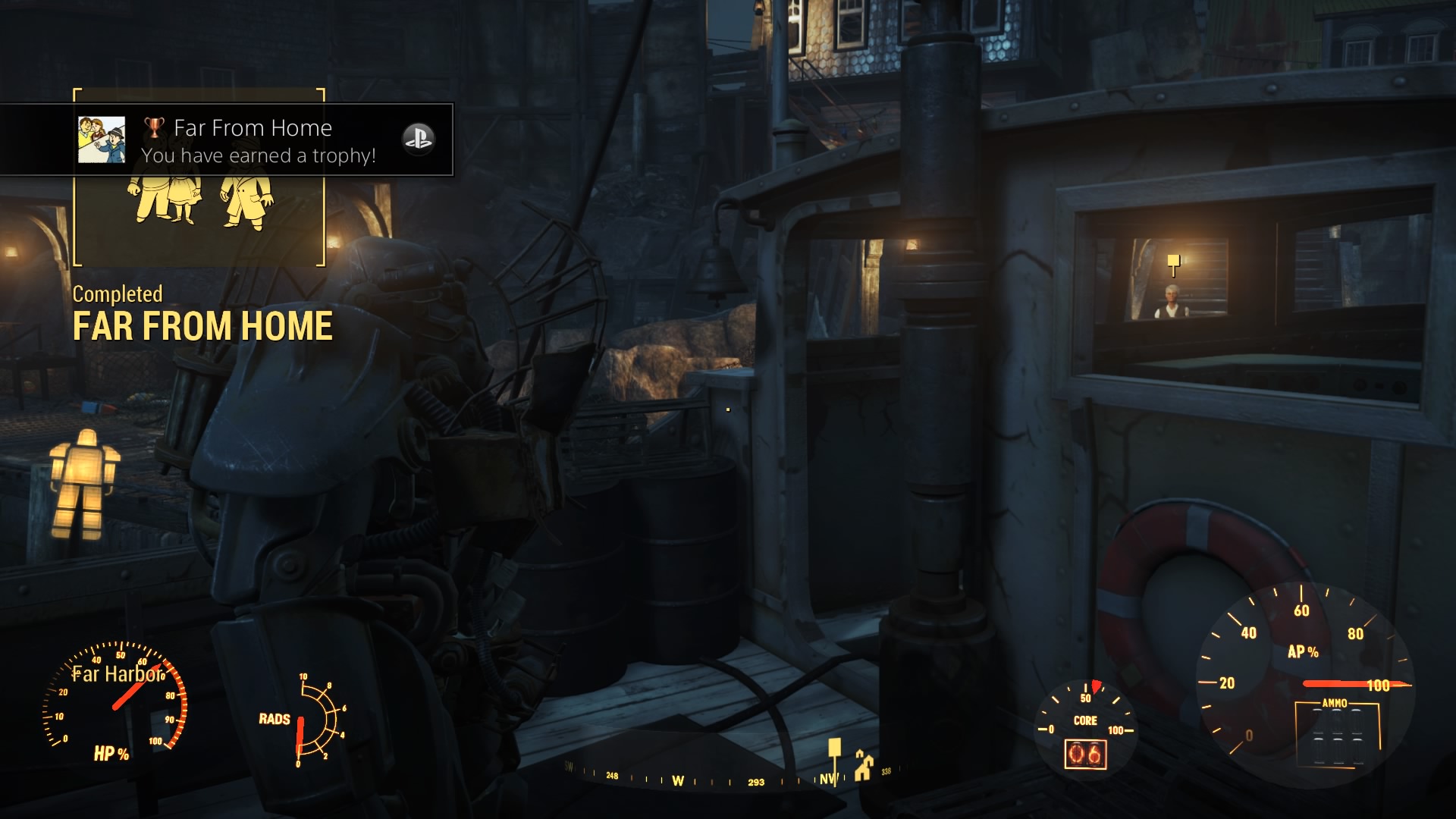Image resolution: width=1456 pixels, height=819 pixels.
Task: Select the settlement house icon on the compass
Action: point(863,766)
